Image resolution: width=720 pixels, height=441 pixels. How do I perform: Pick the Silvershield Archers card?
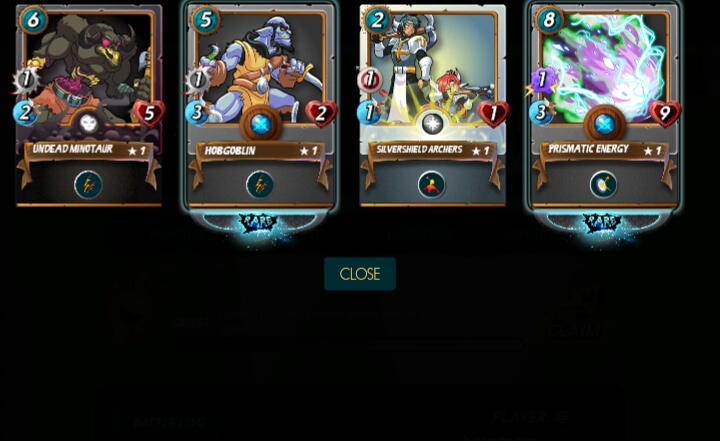432,90
